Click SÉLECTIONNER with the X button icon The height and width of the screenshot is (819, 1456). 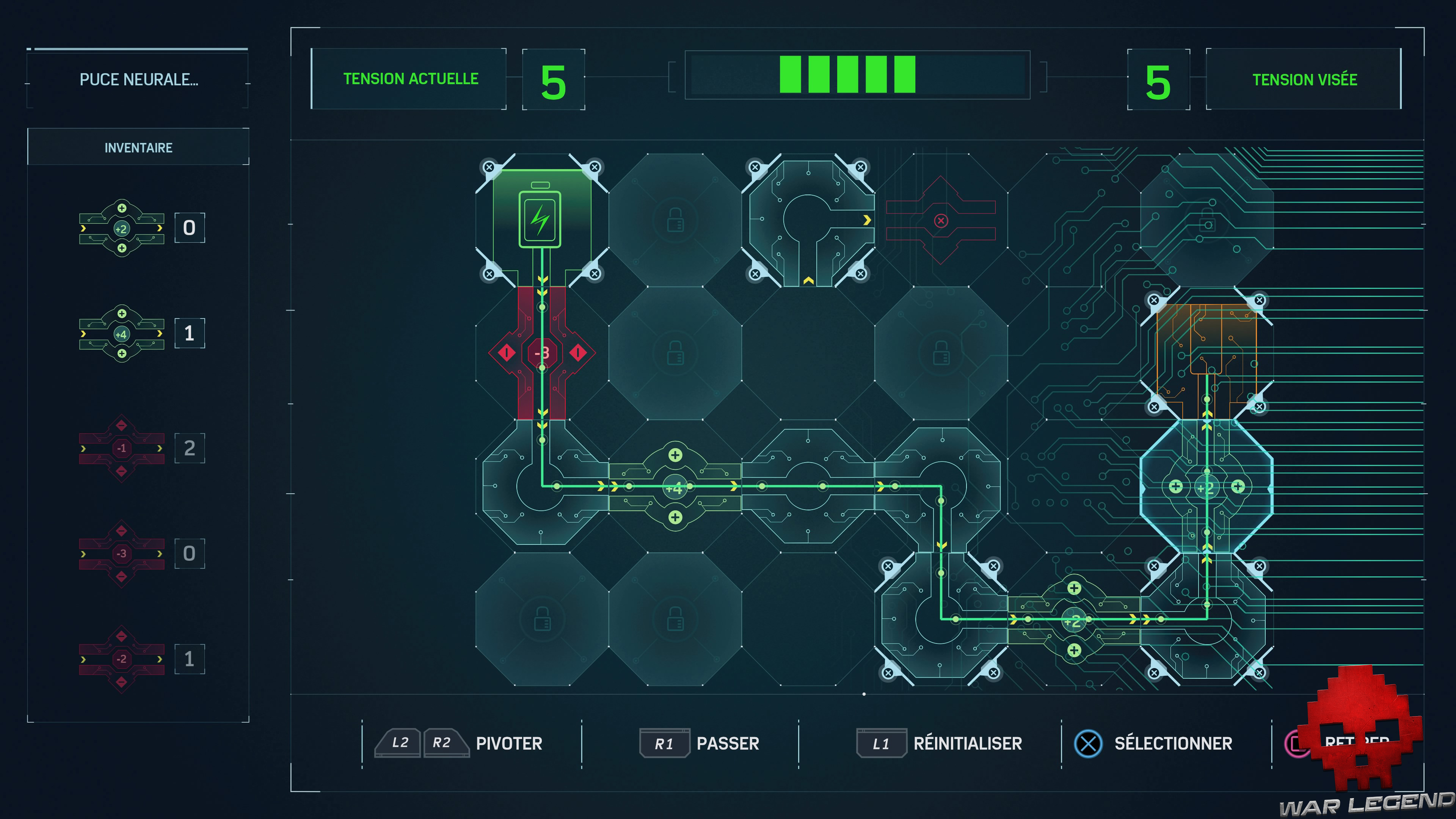pyautogui.click(x=1172, y=743)
